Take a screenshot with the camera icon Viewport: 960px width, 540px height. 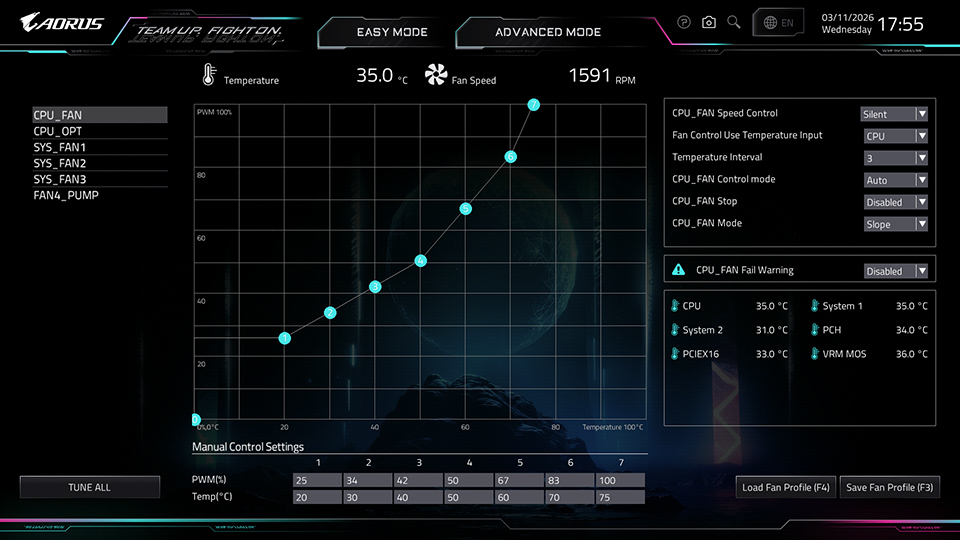[x=709, y=22]
